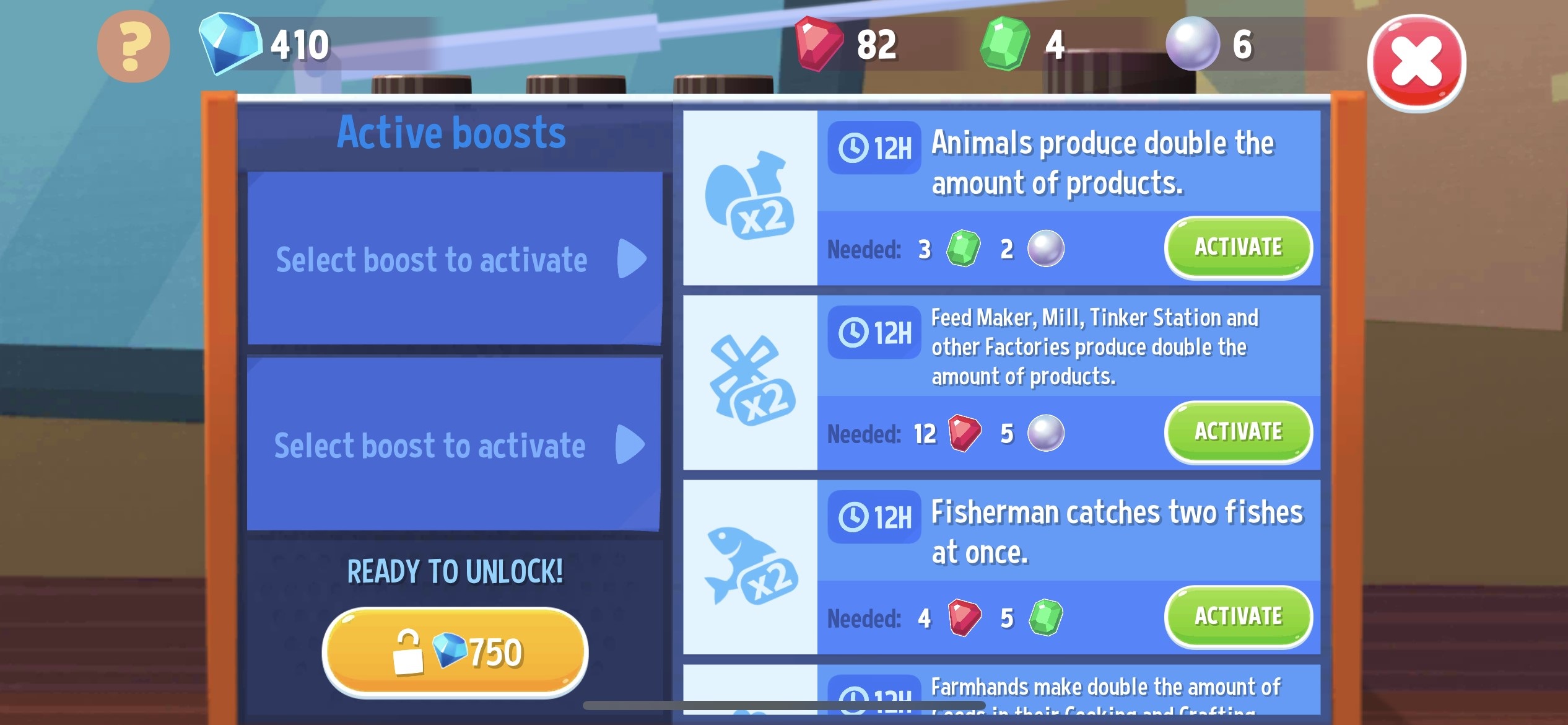Click the 12H clock badge on animals boost
1568x725 pixels.
click(x=874, y=148)
